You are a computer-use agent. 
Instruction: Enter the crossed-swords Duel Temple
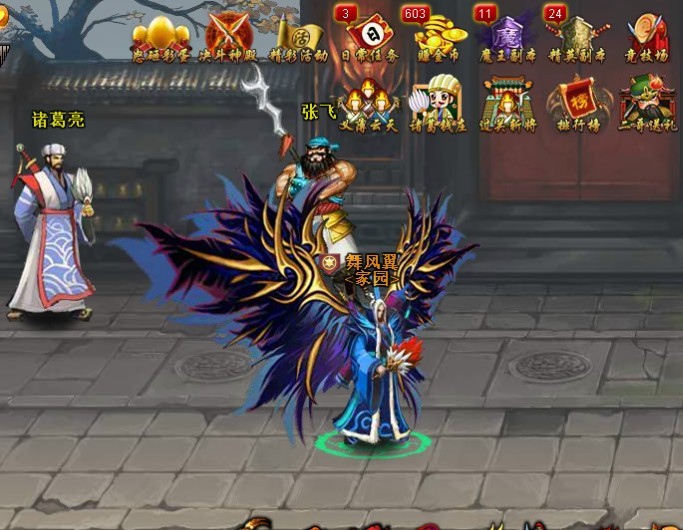(229, 37)
